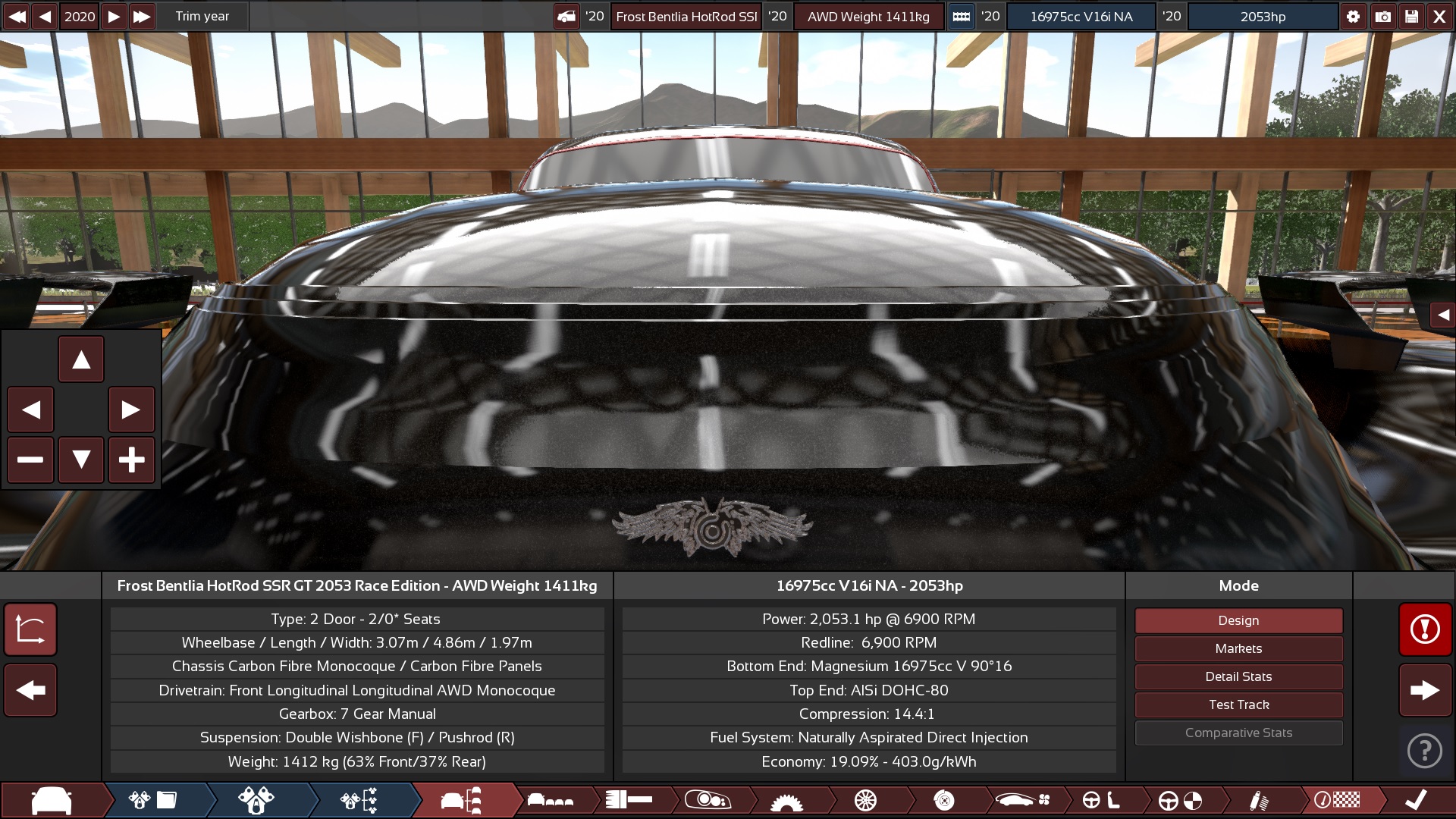Click the 2020 trim year field

(x=79, y=16)
